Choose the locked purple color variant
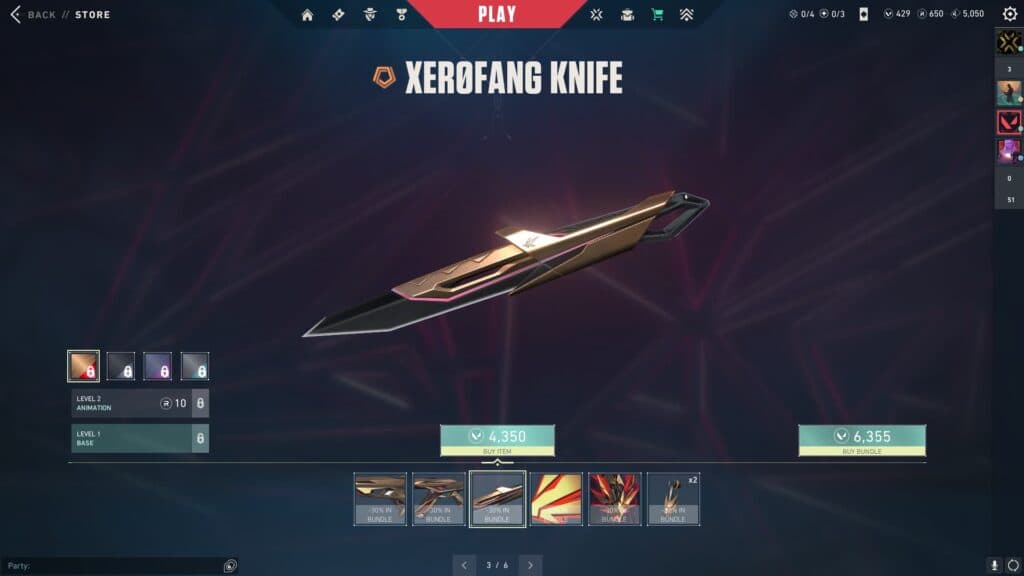This screenshot has height=576, width=1024. [x=158, y=366]
